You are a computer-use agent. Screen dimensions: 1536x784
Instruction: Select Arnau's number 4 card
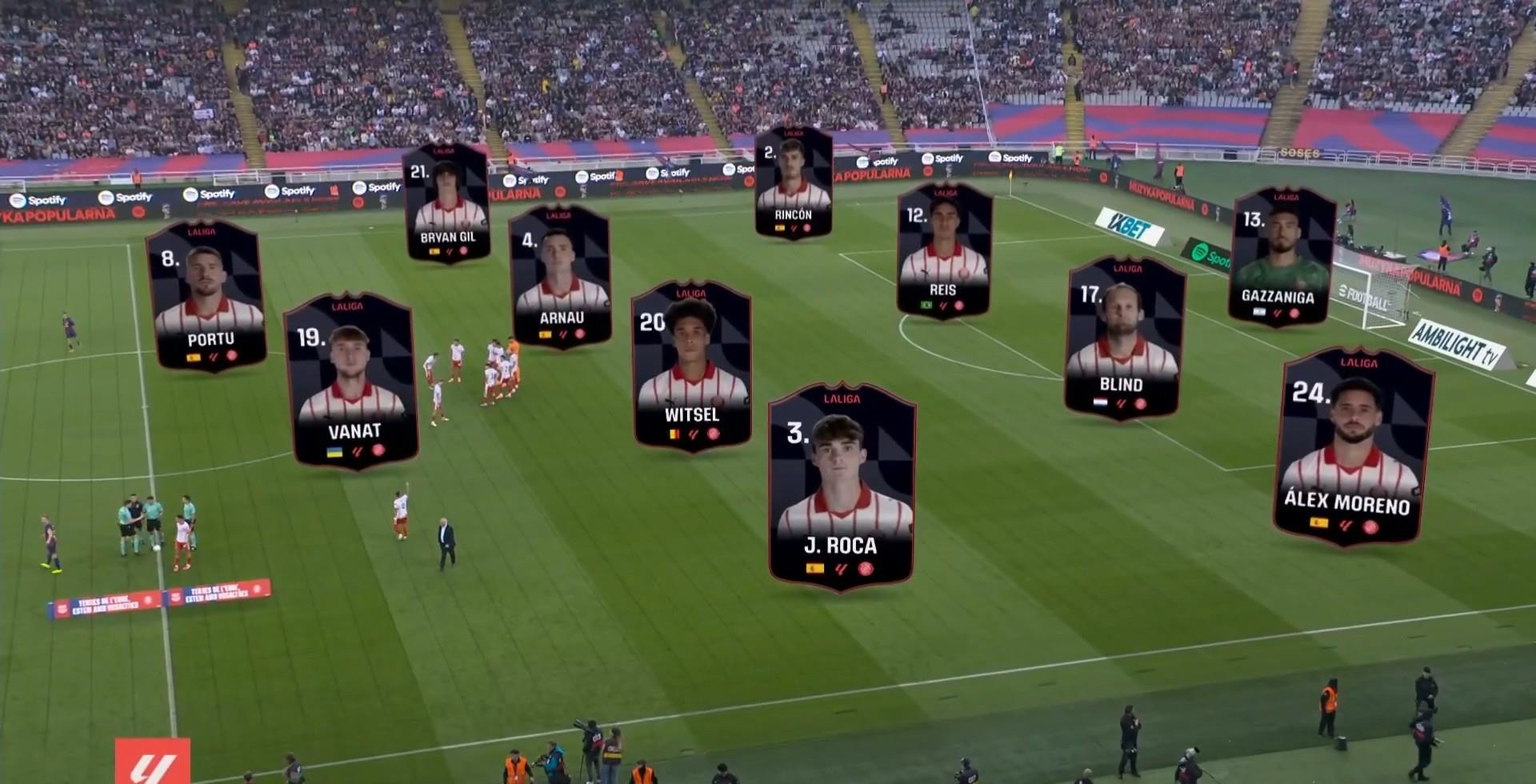pos(560,277)
